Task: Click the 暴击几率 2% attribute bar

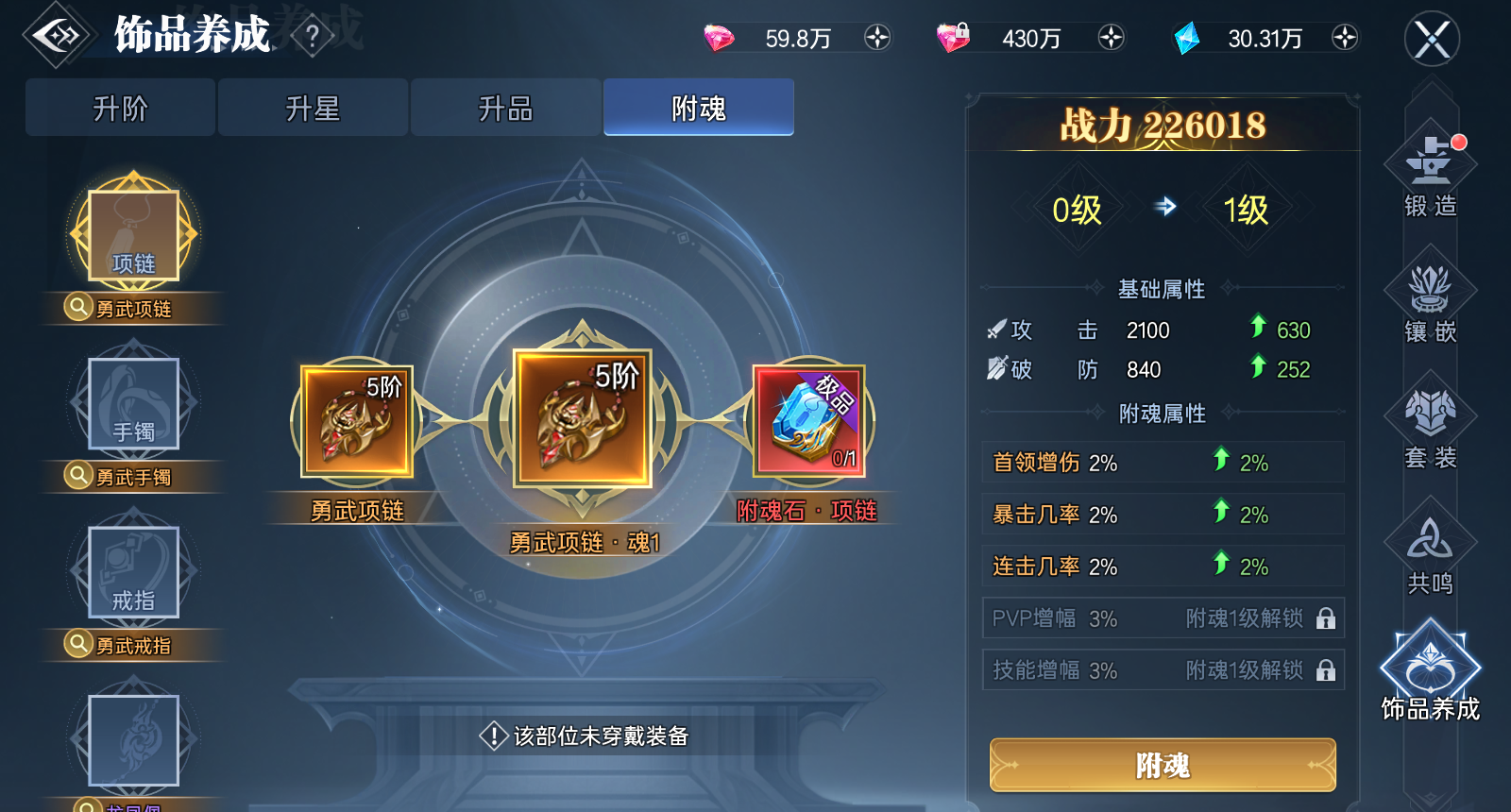Action: pyautogui.click(x=1163, y=514)
